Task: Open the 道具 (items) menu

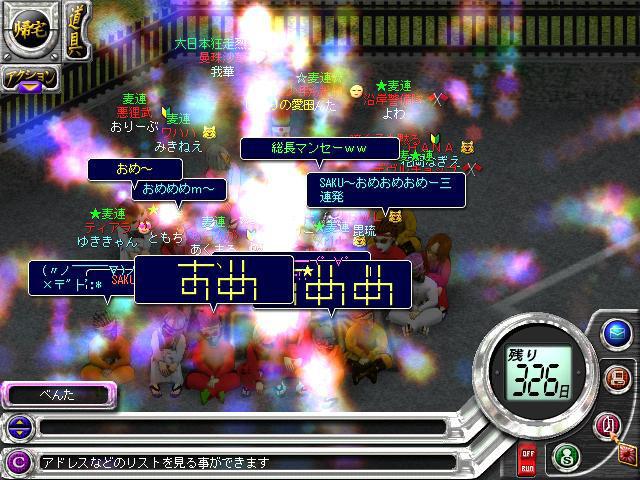Action: [x=77, y=31]
